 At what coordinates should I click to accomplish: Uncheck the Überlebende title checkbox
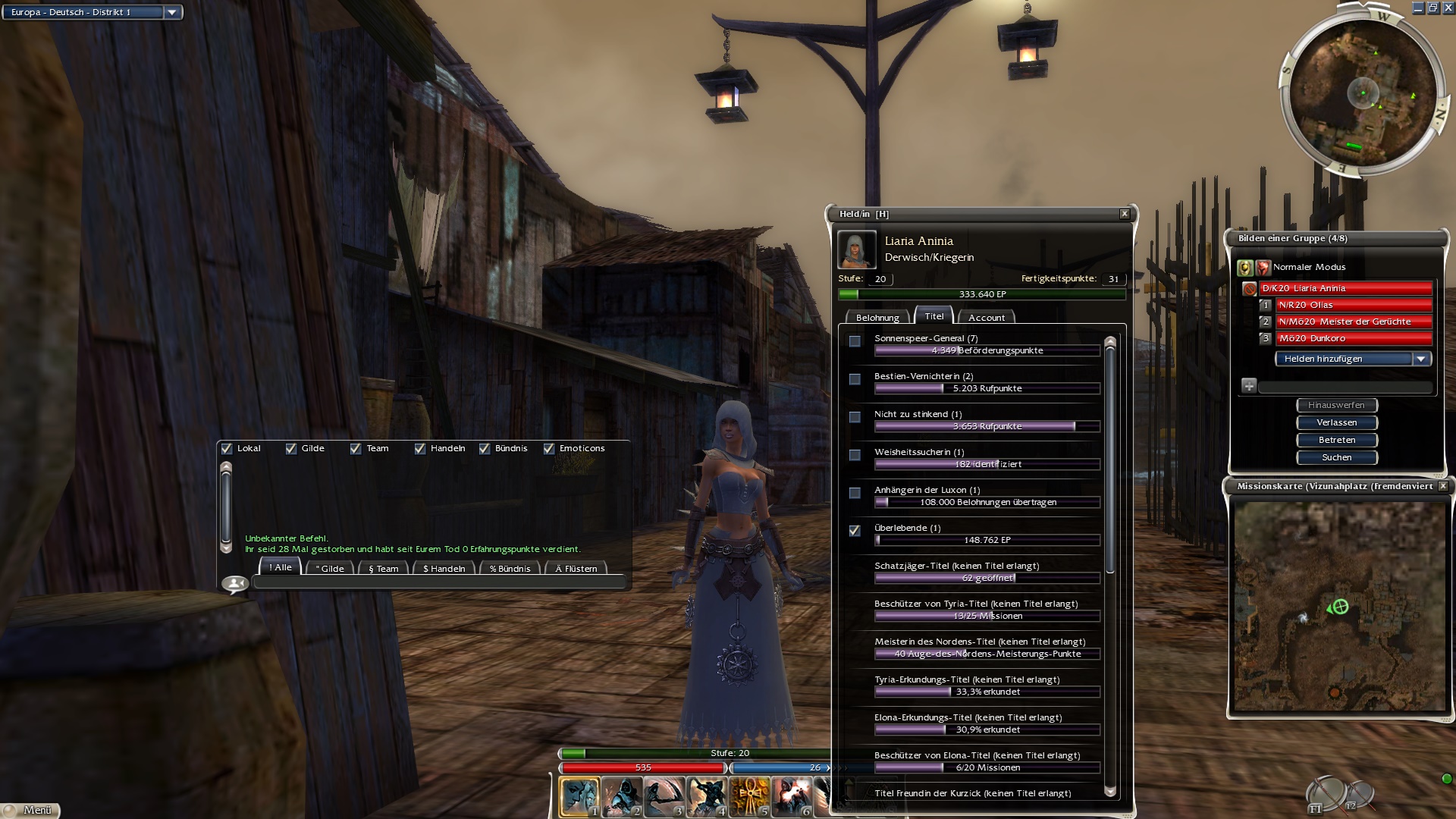(855, 531)
